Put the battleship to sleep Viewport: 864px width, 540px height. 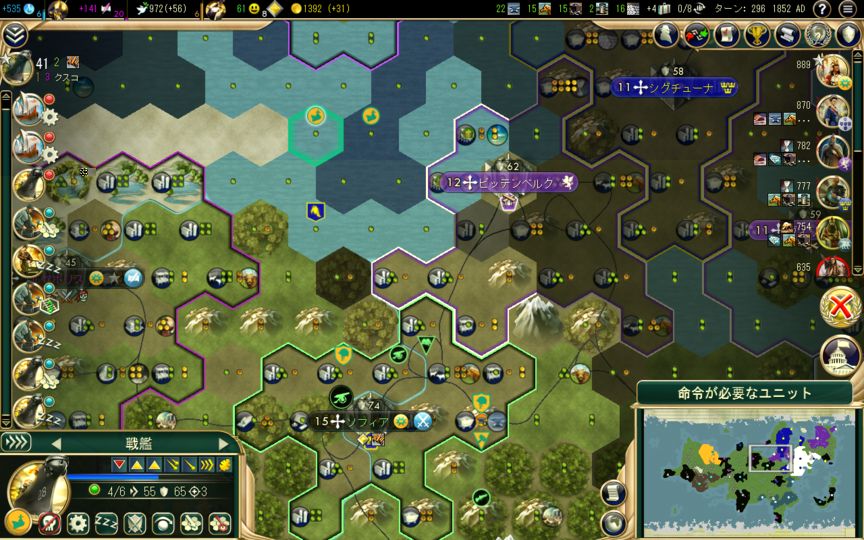click(x=106, y=522)
